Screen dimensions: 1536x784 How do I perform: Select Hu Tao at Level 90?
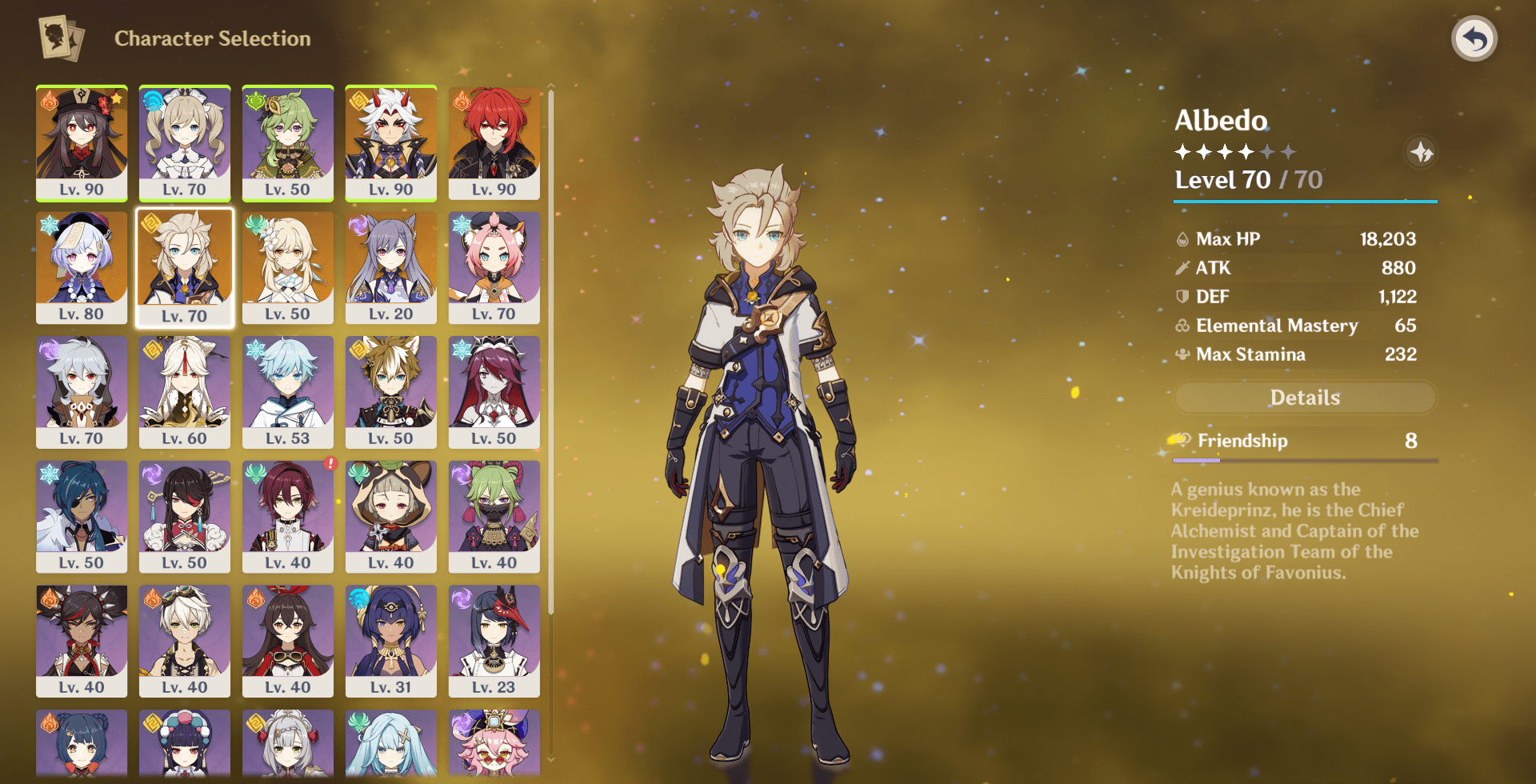click(x=82, y=142)
